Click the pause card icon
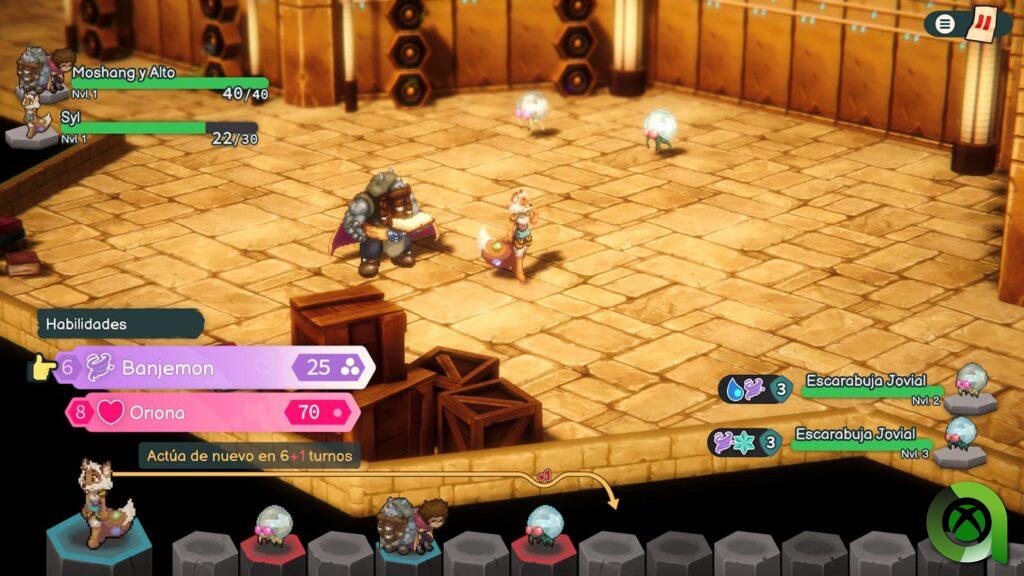The width and height of the screenshot is (1024, 576). tap(983, 22)
